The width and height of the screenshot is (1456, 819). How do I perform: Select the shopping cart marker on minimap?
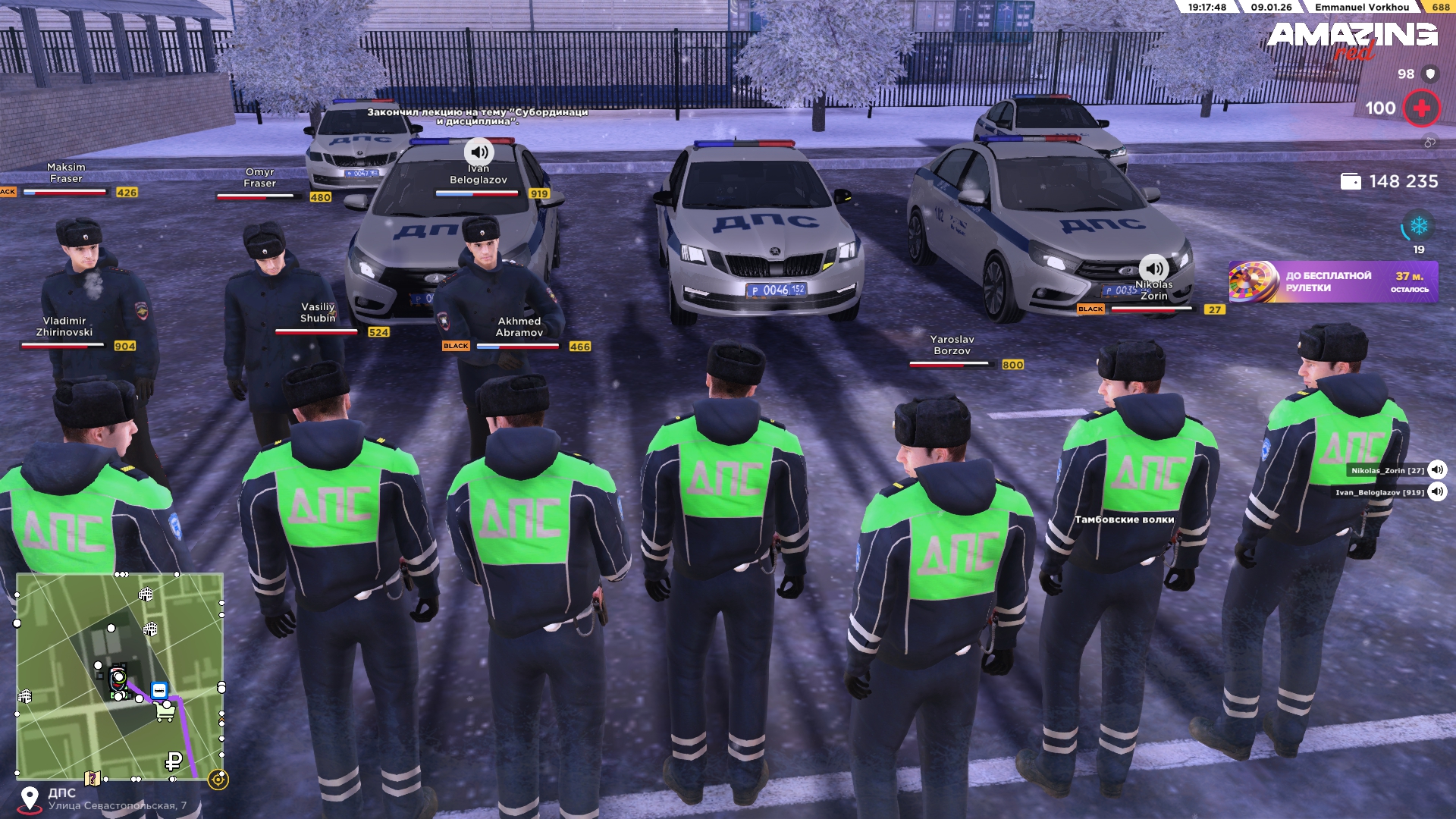tap(165, 712)
